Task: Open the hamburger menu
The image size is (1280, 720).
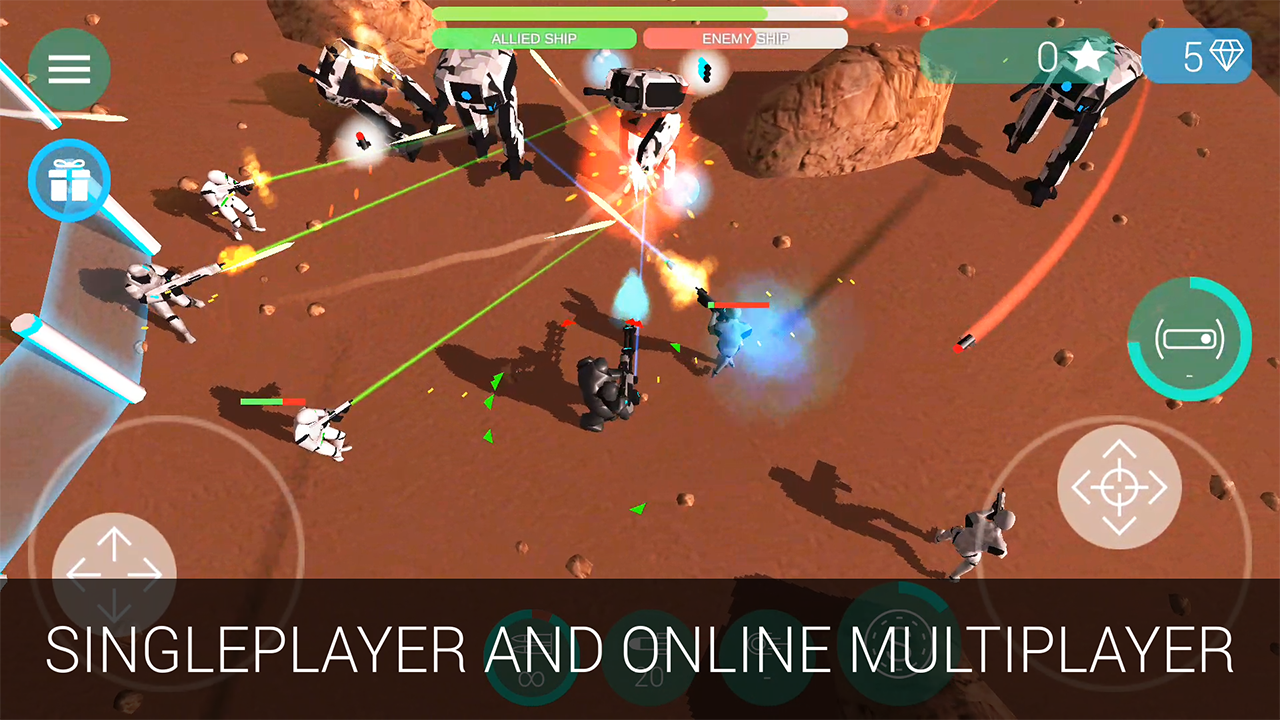Action: 68,67
